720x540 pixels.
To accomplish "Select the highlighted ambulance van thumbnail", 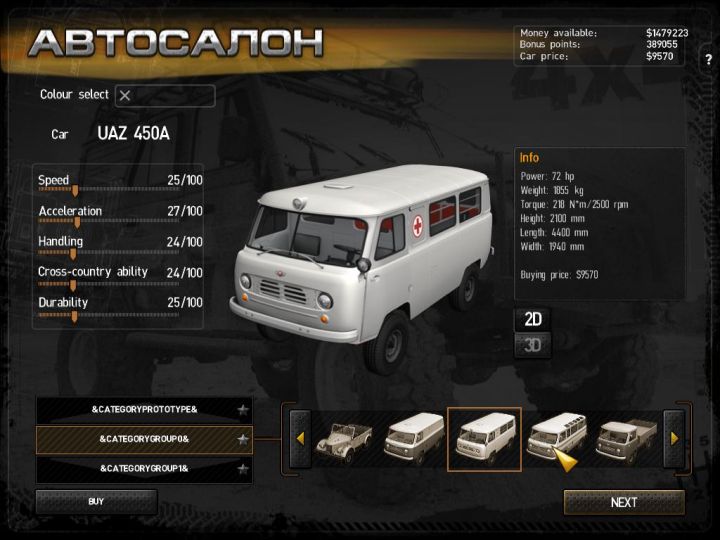I will [484, 438].
